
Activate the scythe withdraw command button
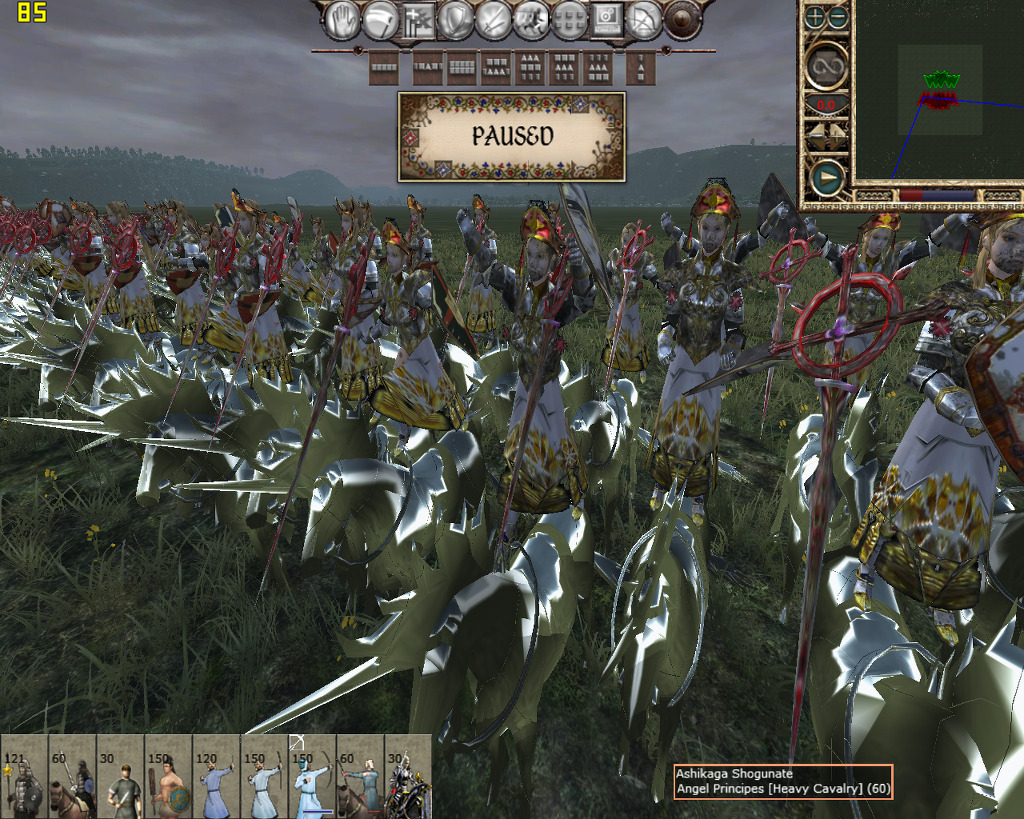click(380, 20)
